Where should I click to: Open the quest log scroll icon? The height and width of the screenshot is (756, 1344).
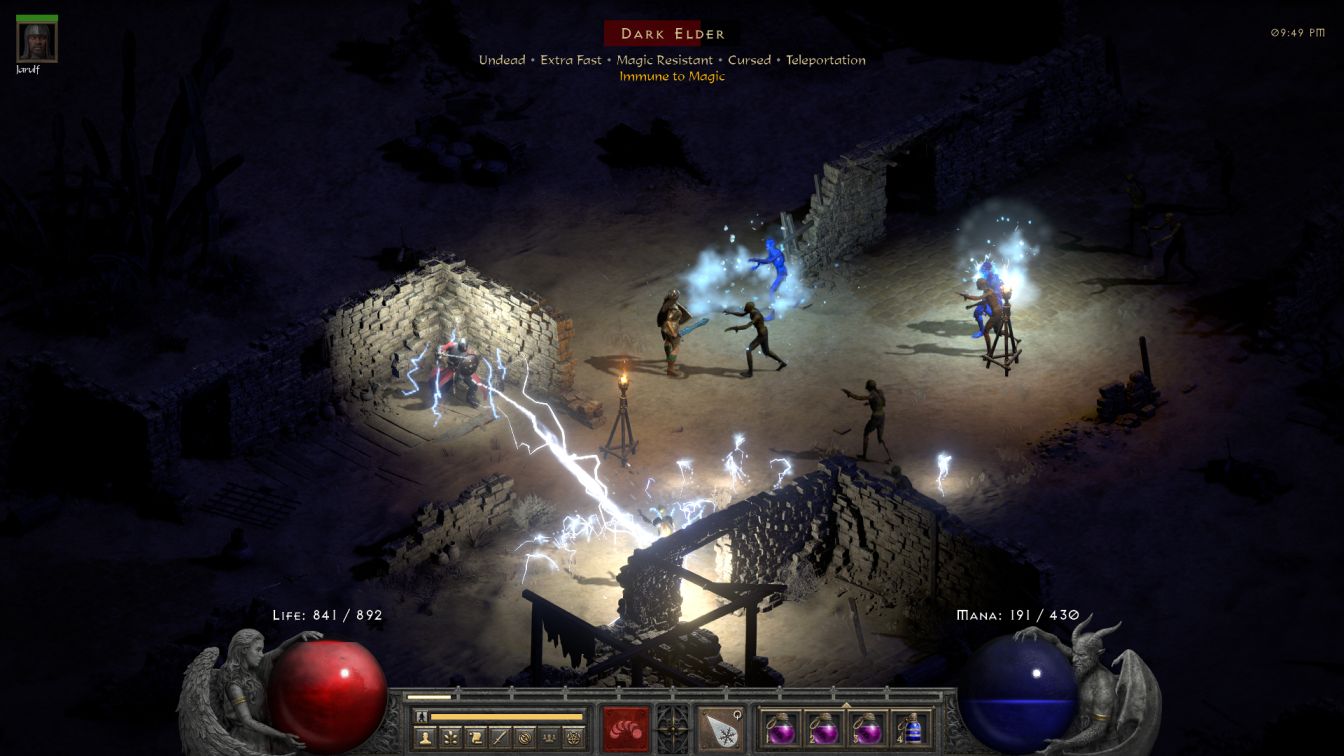point(476,738)
